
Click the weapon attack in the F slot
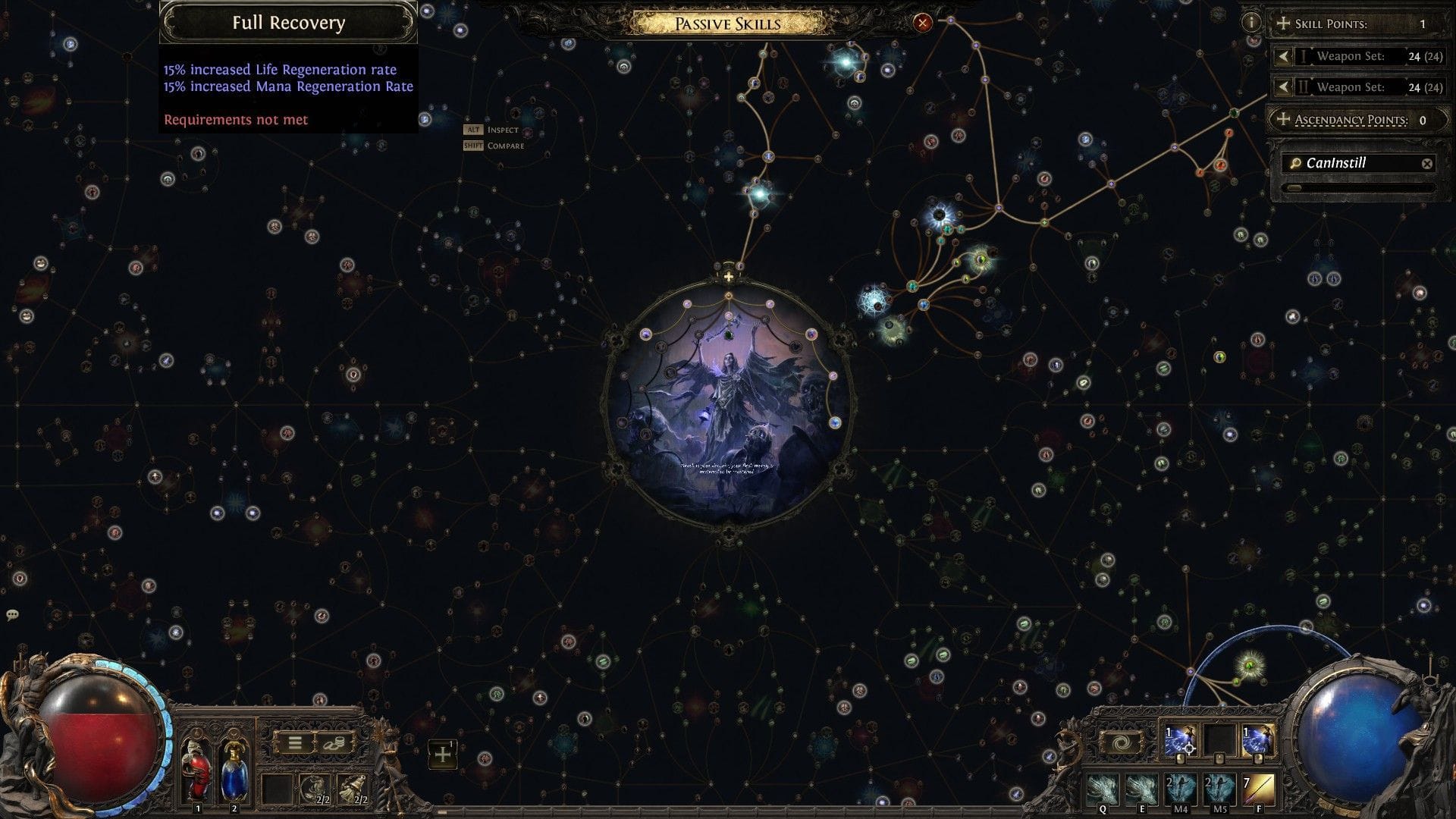point(1259,791)
